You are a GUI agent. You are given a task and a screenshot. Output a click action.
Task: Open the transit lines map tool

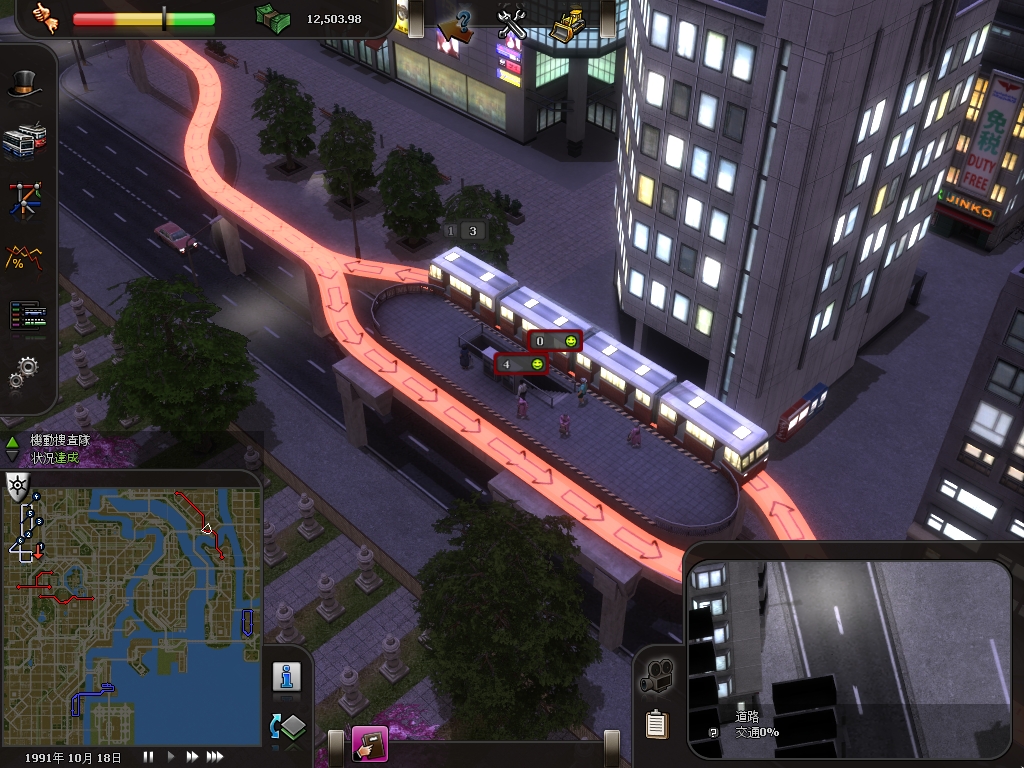25,200
